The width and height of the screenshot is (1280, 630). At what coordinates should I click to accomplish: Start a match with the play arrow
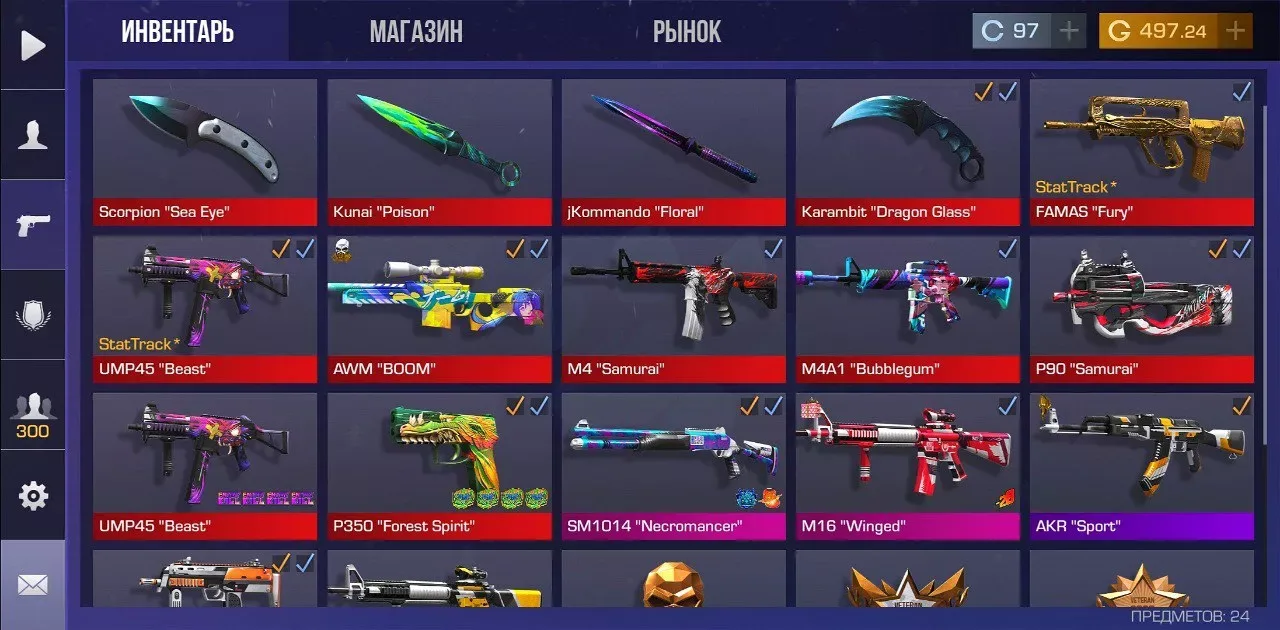pyautogui.click(x=33, y=45)
